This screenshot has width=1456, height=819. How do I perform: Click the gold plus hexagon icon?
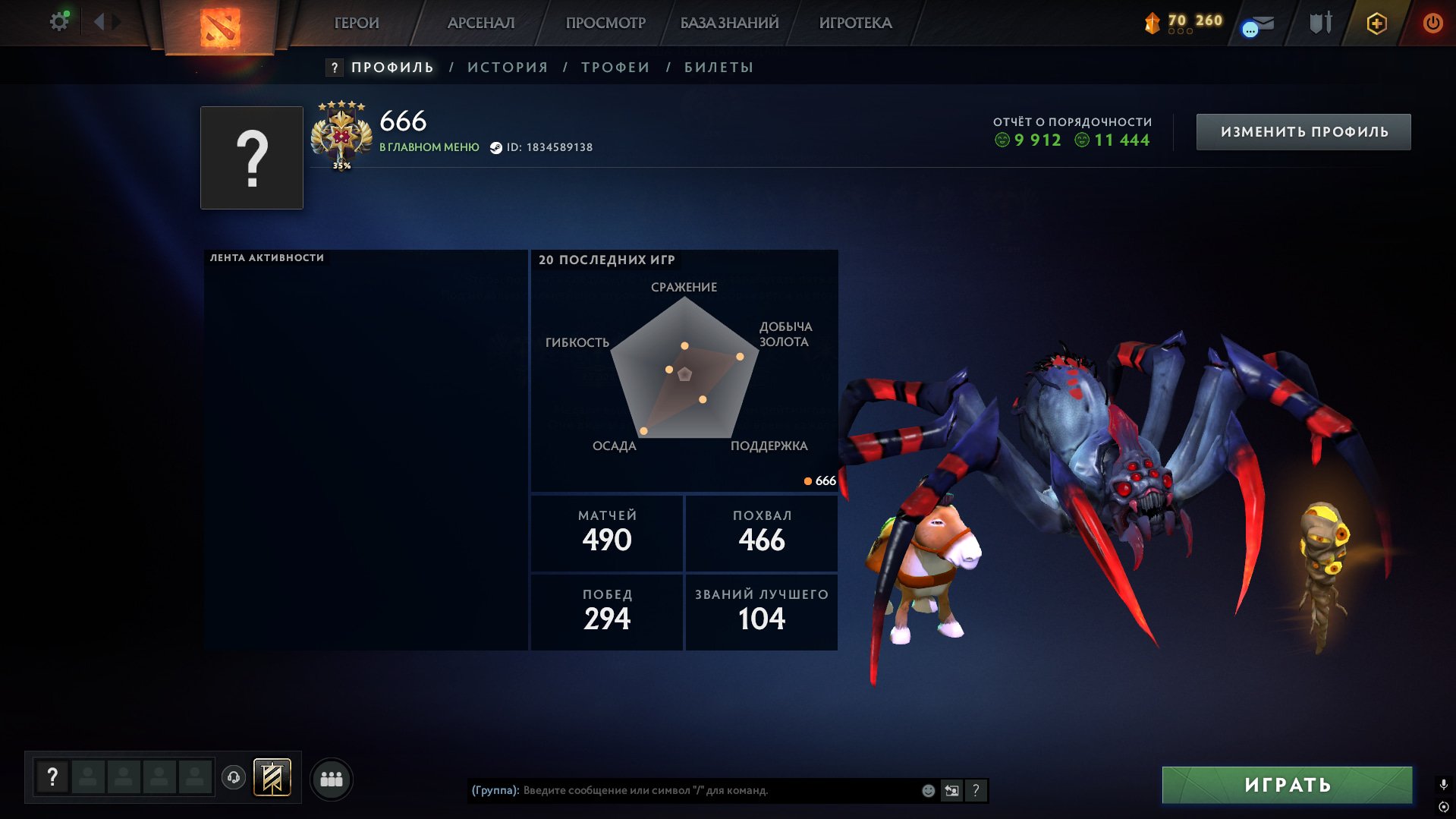(1376, 23)
